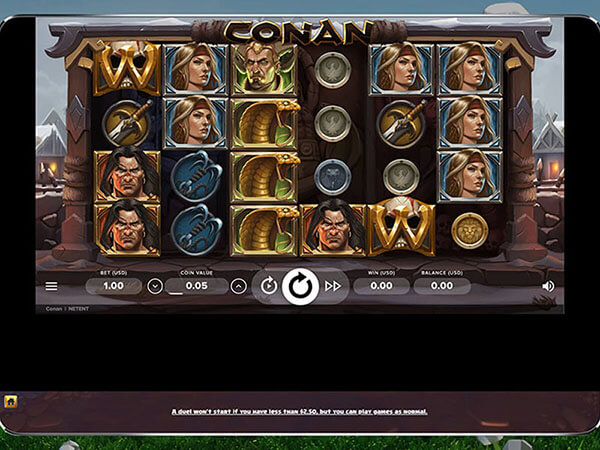
Task: Click the home icon on the bottom bar
Action: tap(10, 401)
